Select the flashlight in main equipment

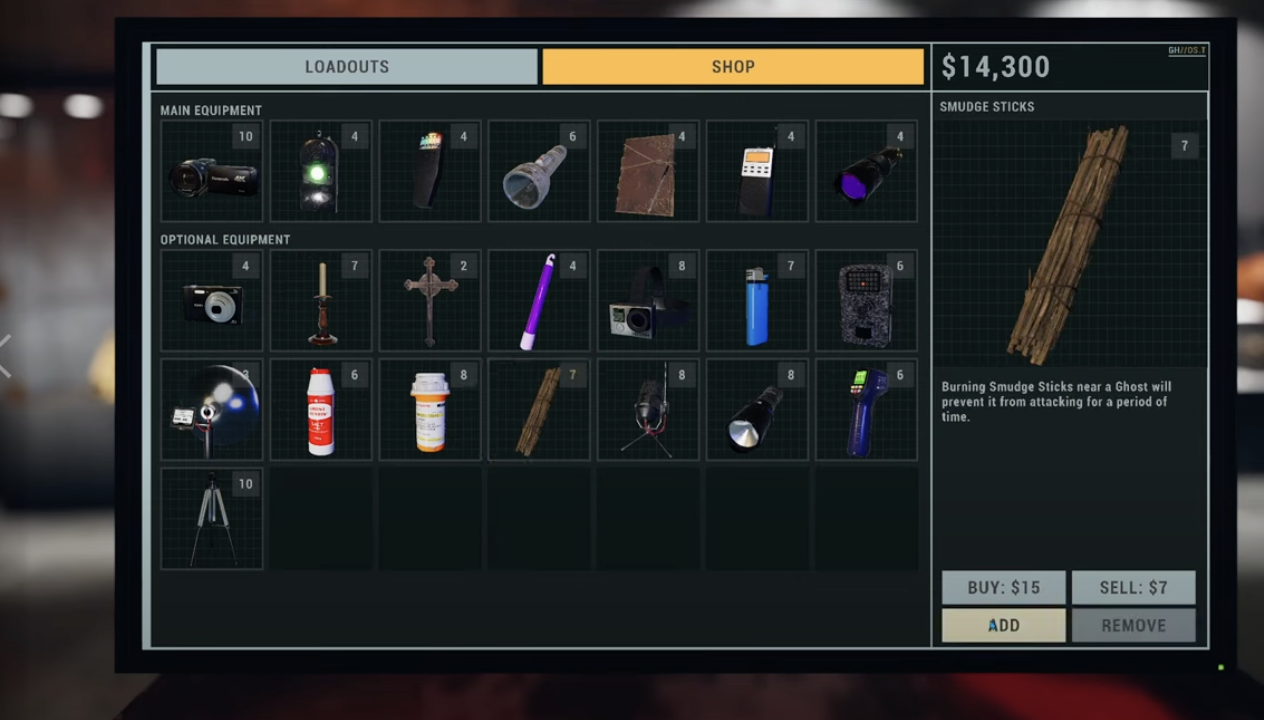coord(539,171)
